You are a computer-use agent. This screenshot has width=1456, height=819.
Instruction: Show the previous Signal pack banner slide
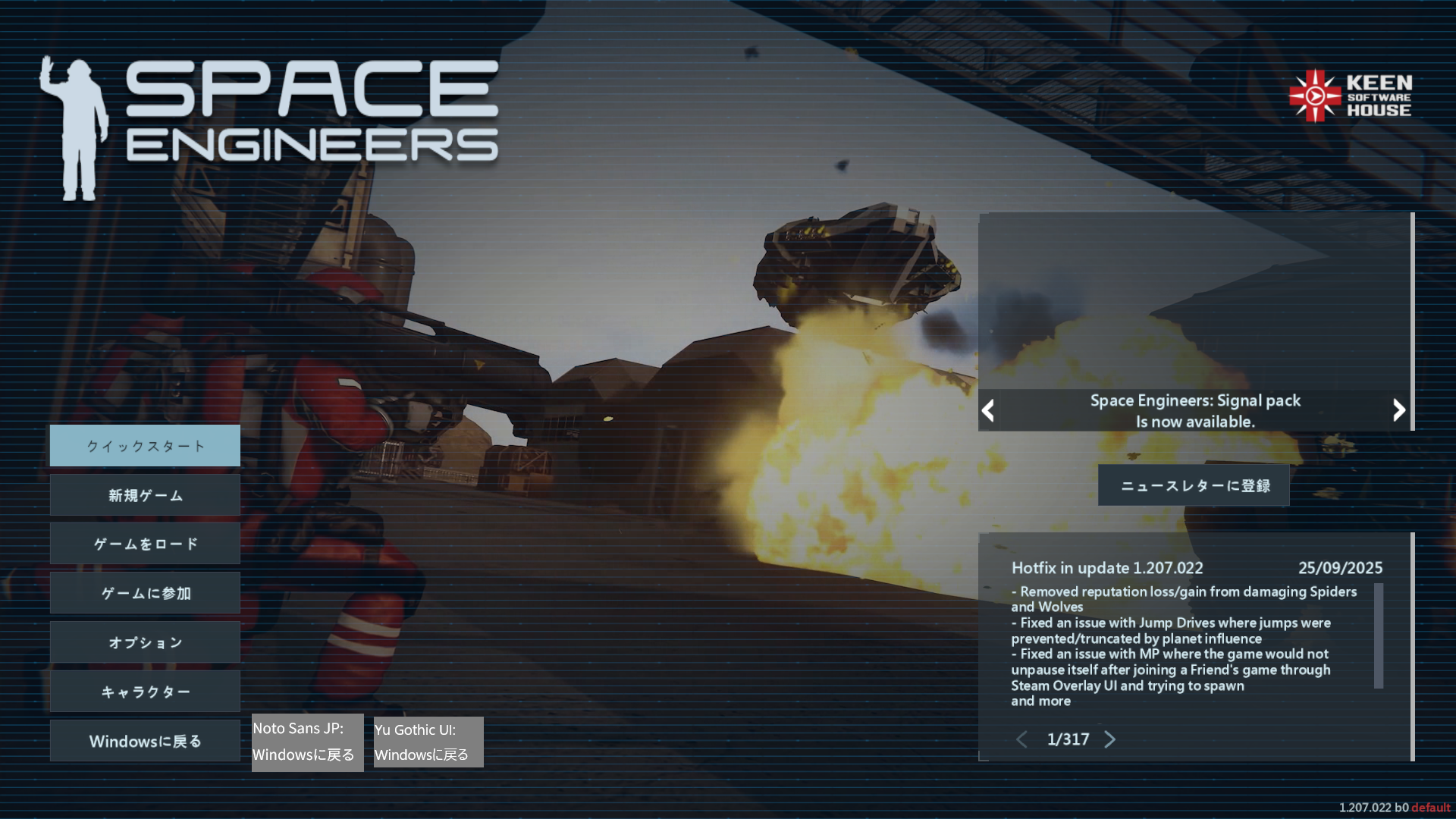987,411
